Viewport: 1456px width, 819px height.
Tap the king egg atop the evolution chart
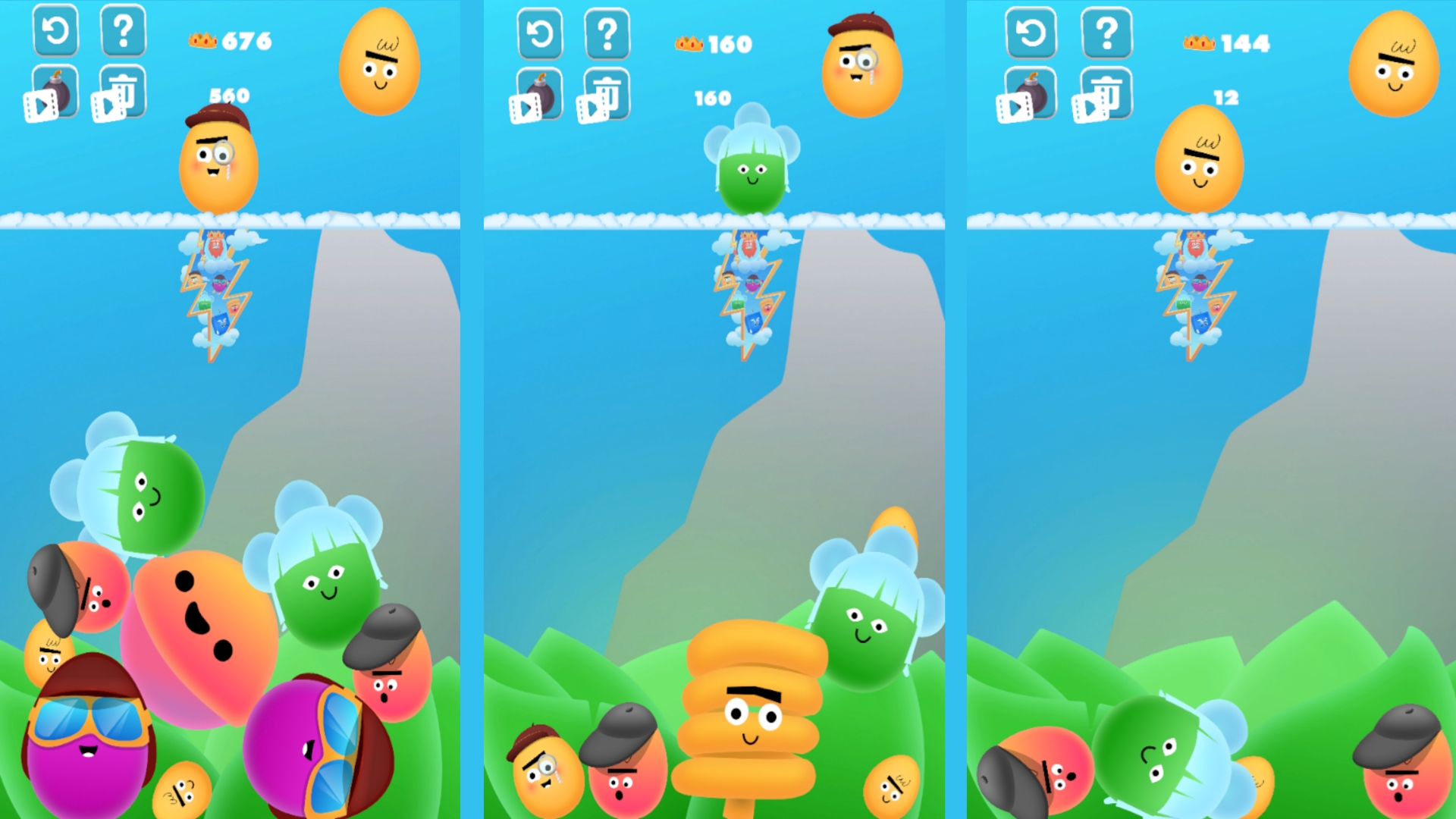pyautogui.click(x=215, y=244)
